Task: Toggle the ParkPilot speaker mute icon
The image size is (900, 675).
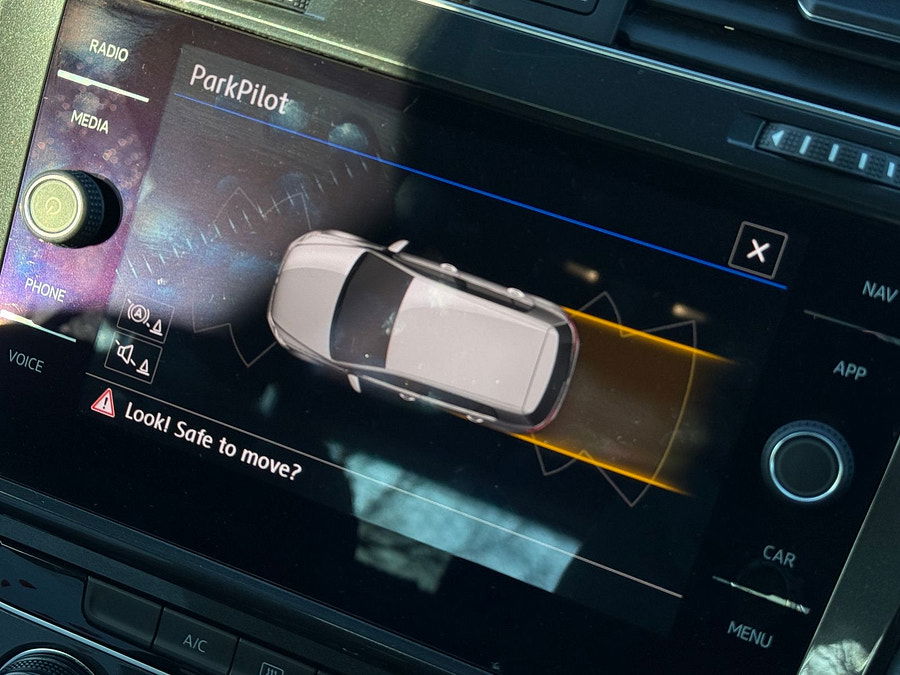Action: pyautogui.click(x=133, y=357)
